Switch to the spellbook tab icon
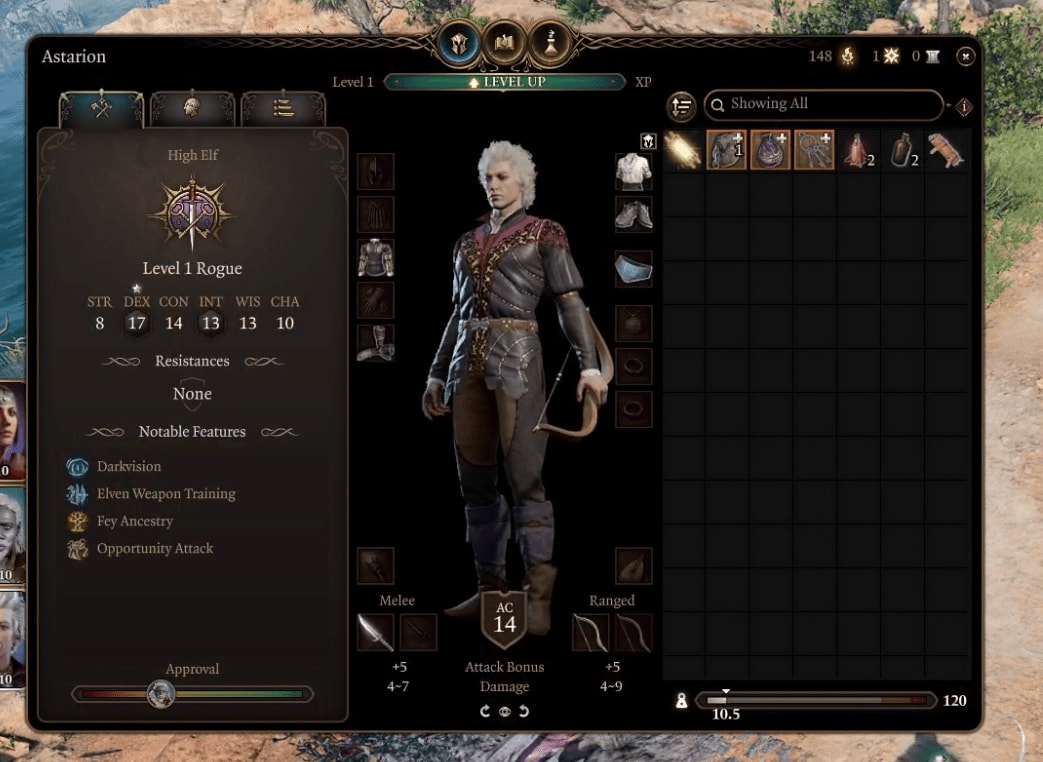This screenshot has width=1043, height=762. pyautogui.click(x=505, y=42)
